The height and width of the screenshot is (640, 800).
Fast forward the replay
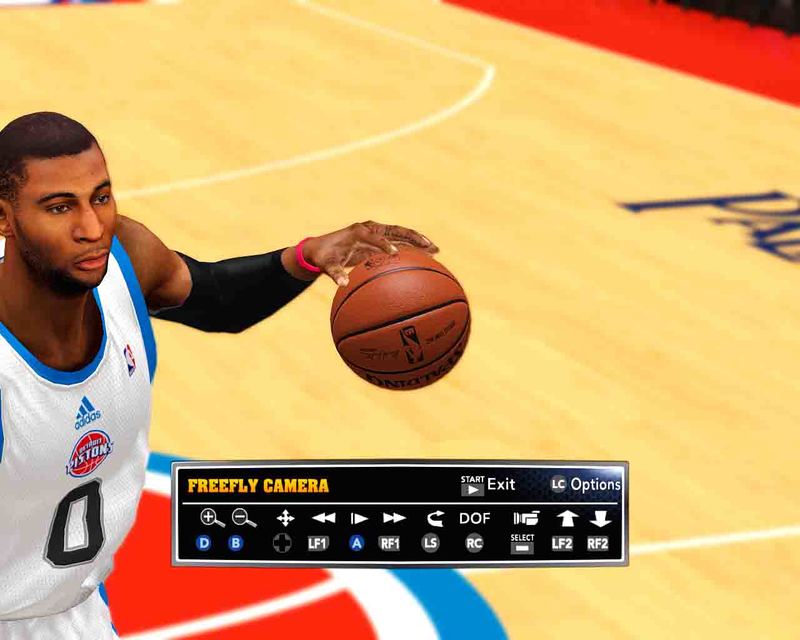coord(394,518)
